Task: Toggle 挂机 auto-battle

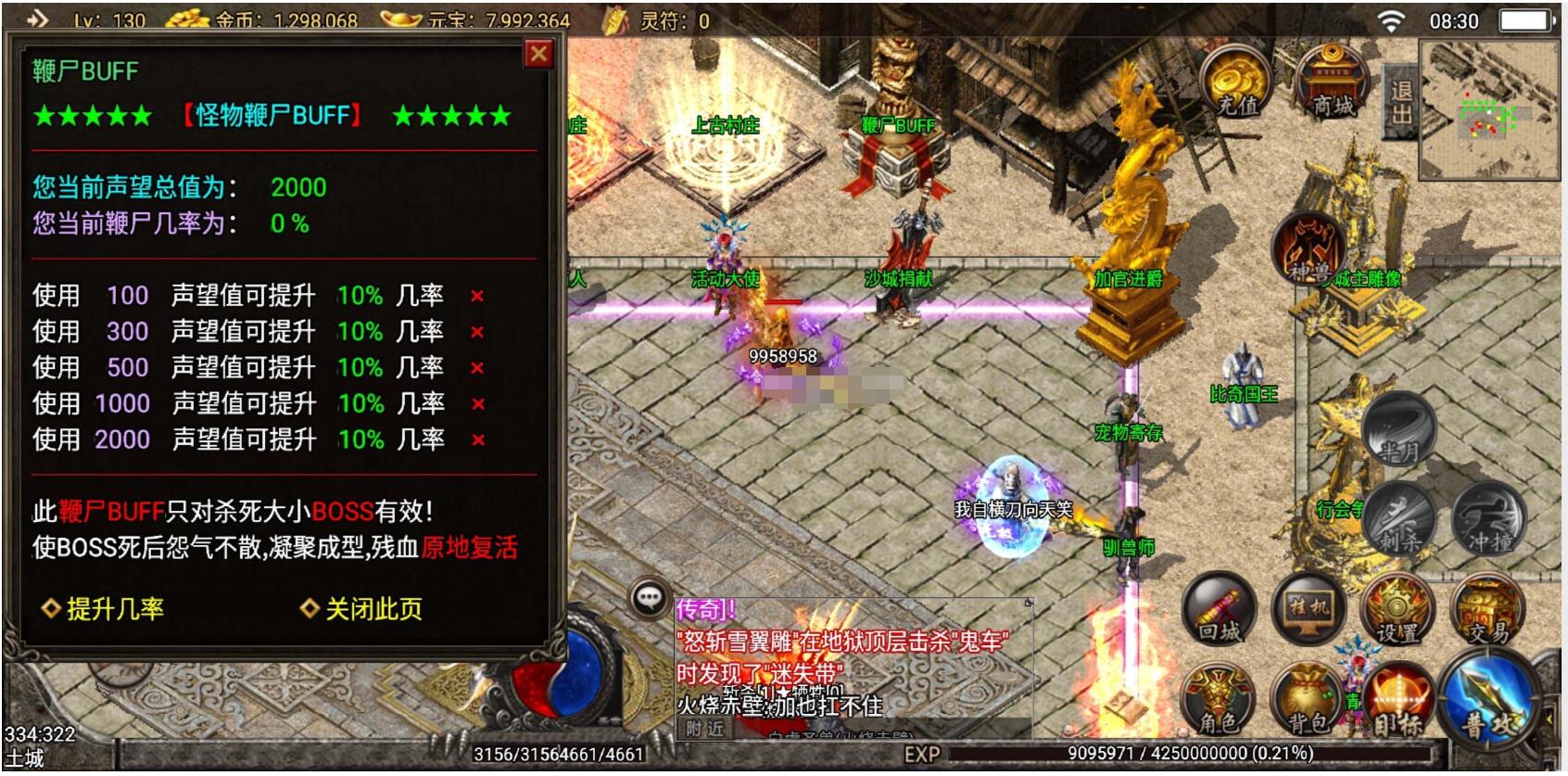Action: [1309, 609]
